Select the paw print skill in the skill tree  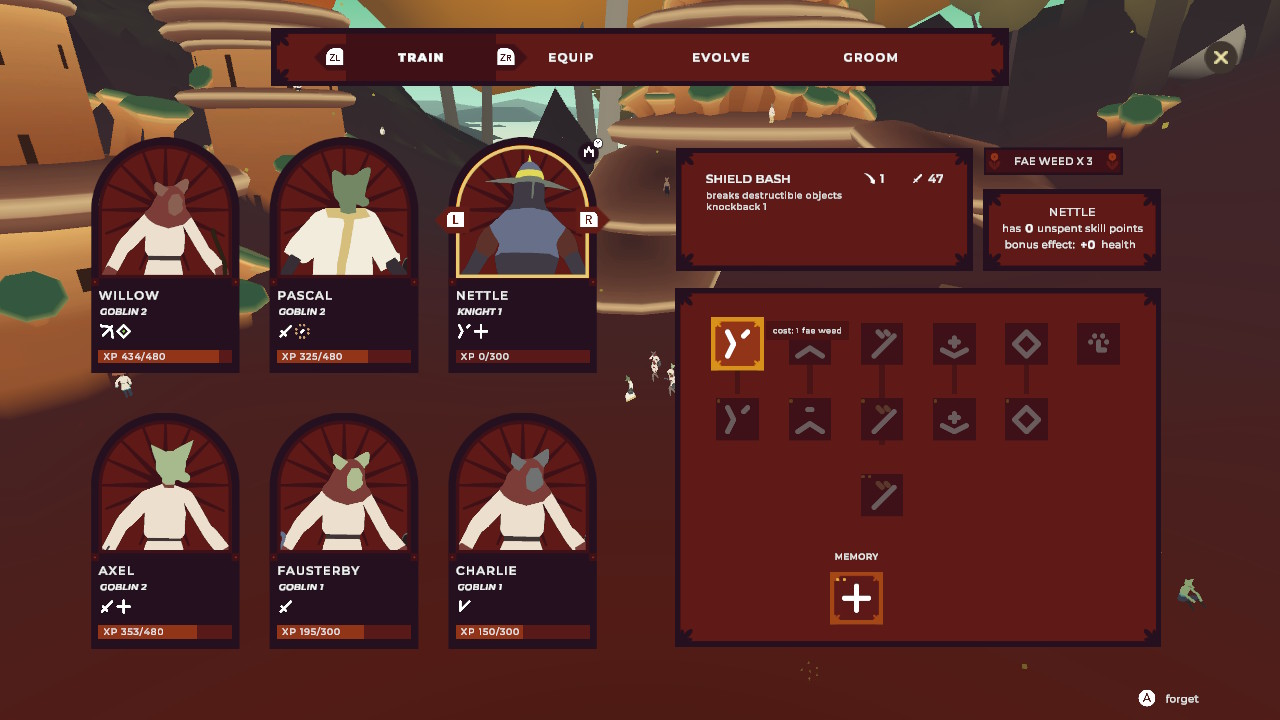click(1097, 344)
